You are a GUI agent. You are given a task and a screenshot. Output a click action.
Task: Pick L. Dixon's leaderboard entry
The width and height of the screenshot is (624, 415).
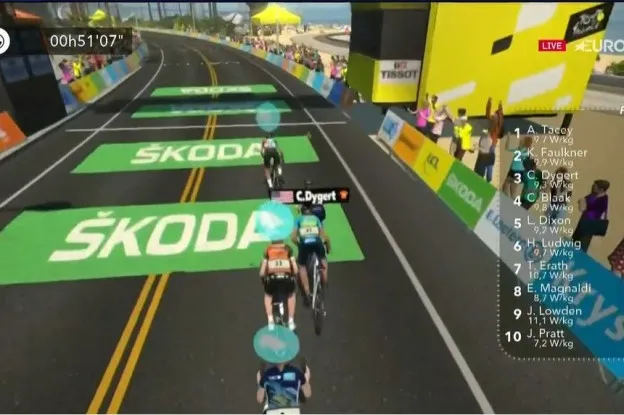pos(549,220)
